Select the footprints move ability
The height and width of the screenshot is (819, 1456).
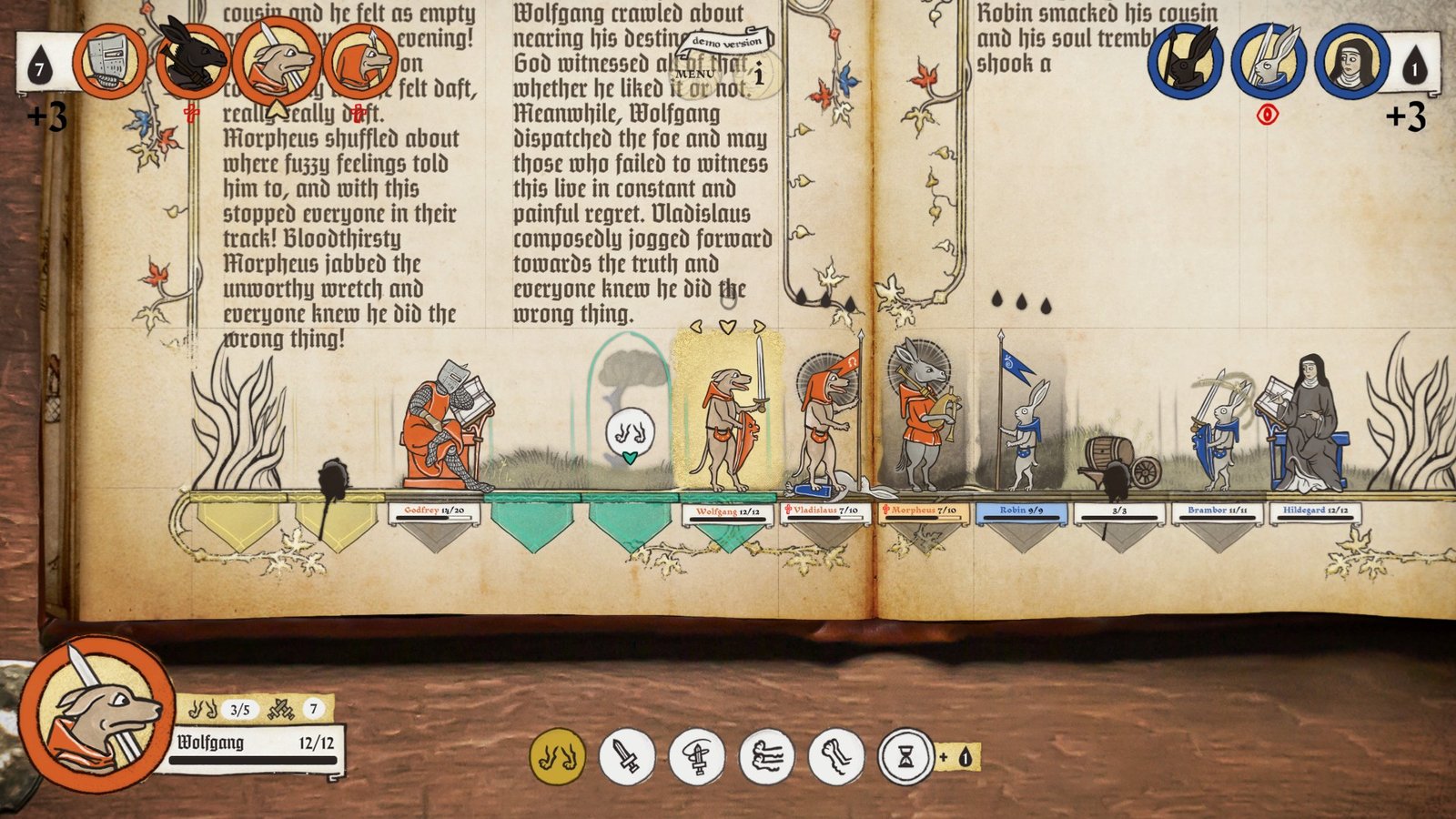(557, 756)
